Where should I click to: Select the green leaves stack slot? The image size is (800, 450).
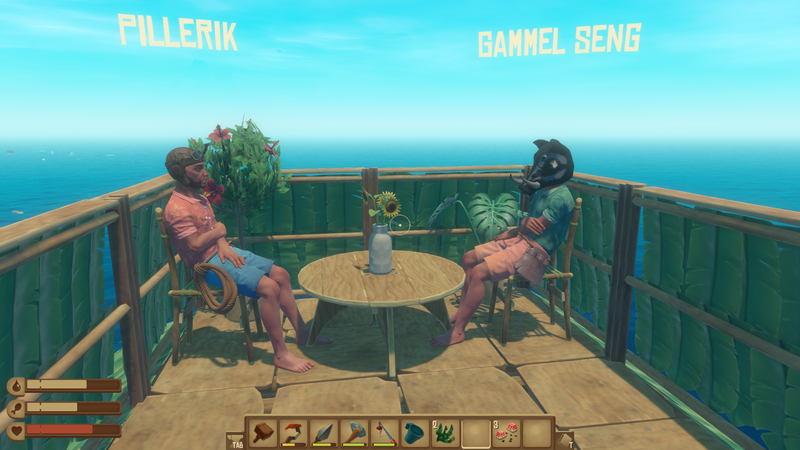[446, 432]
